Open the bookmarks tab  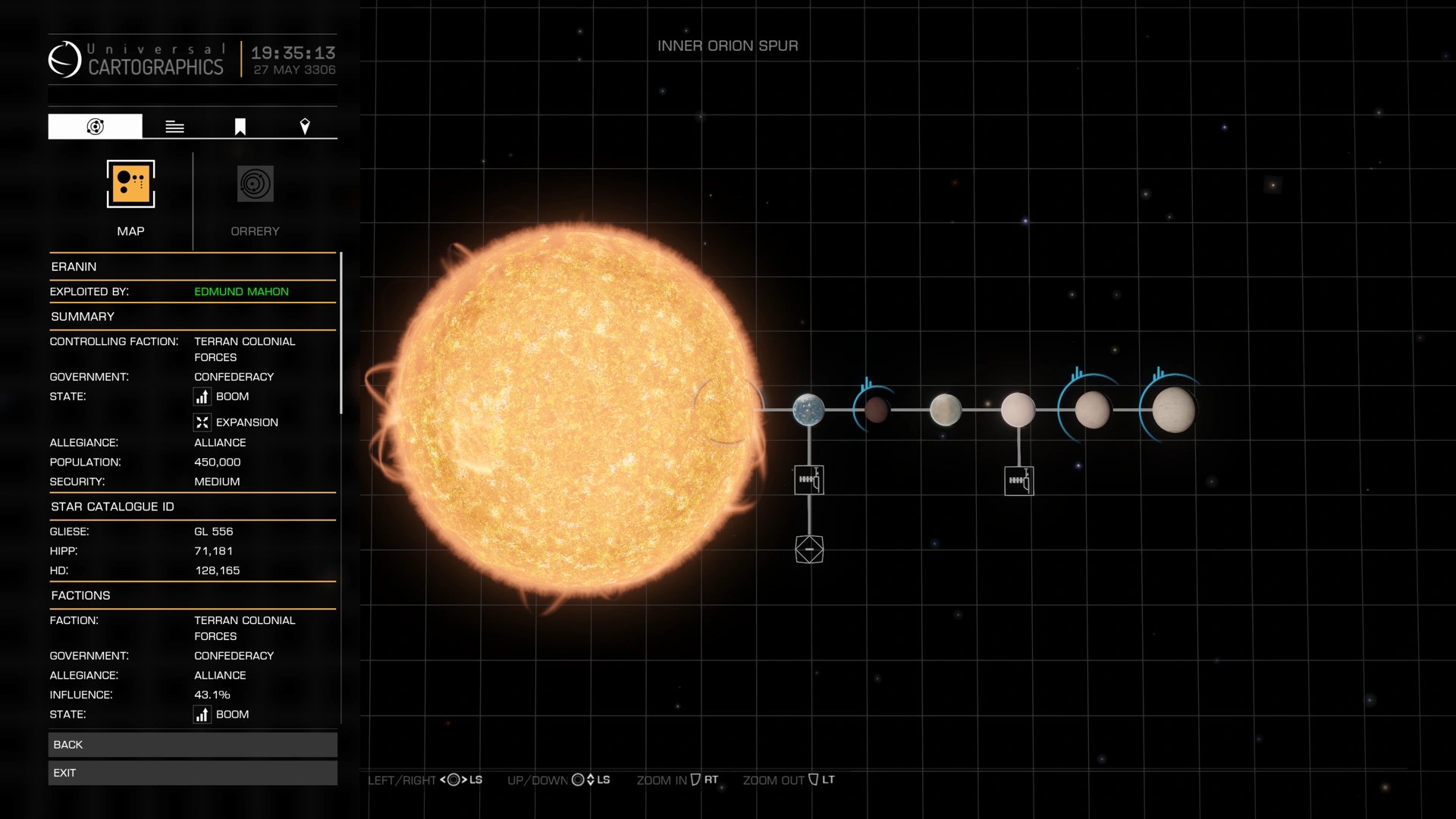(x=239, y=126)
